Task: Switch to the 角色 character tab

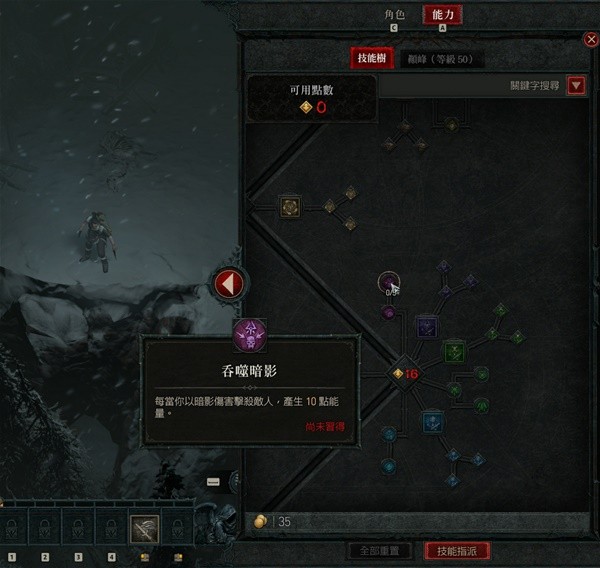Action: 395,15
